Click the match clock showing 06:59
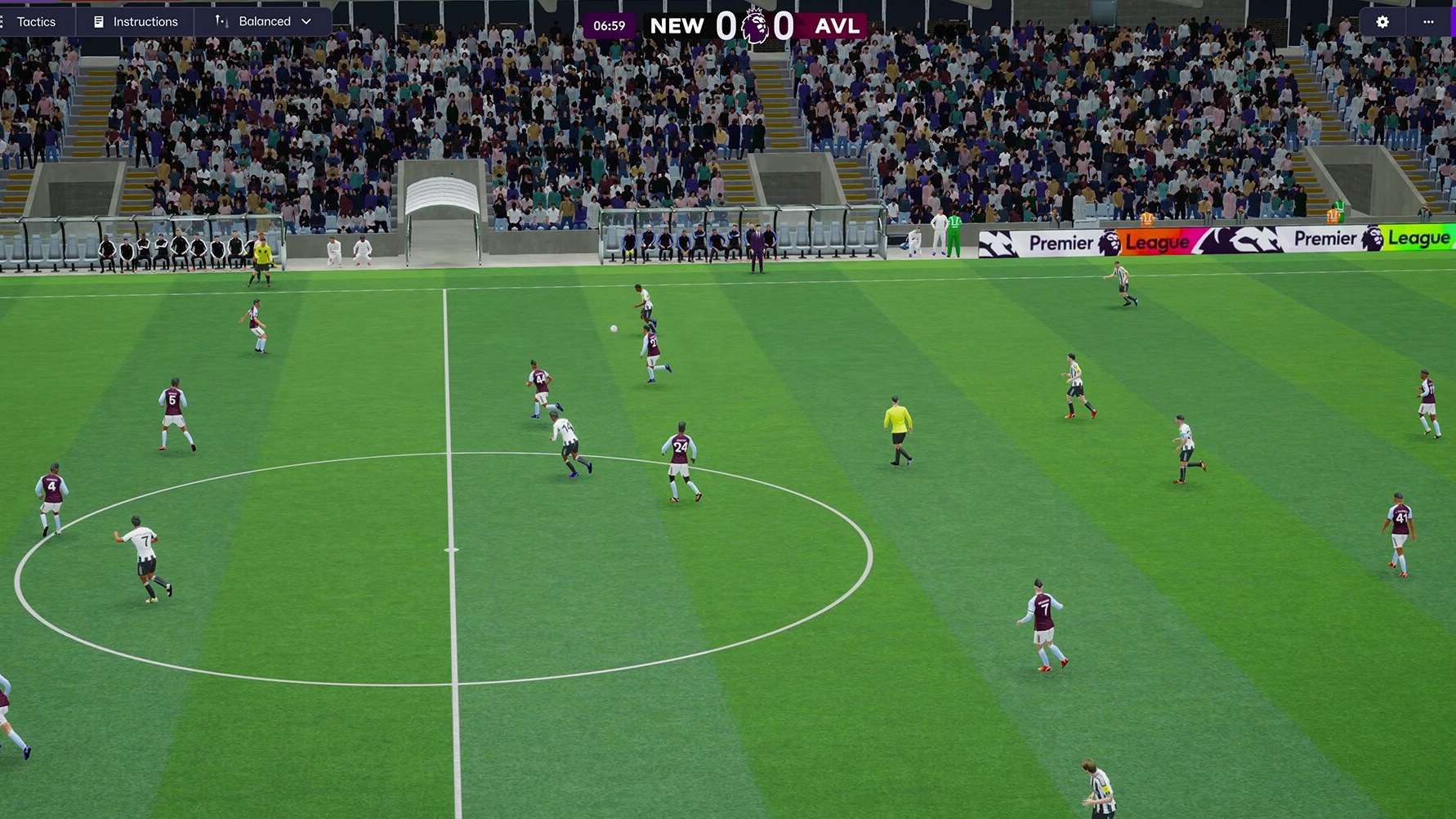Viewport: 1456px width, 819px height. (x=608, y=25)
